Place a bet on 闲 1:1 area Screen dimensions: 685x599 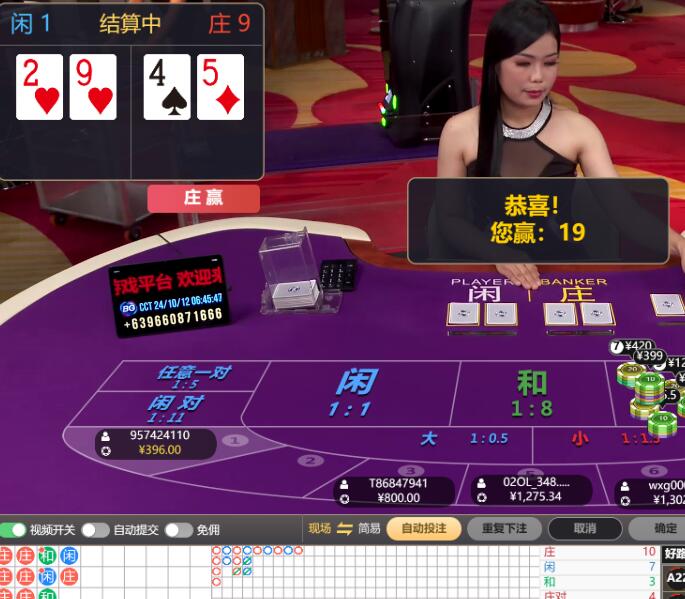(x=354, y=392)
